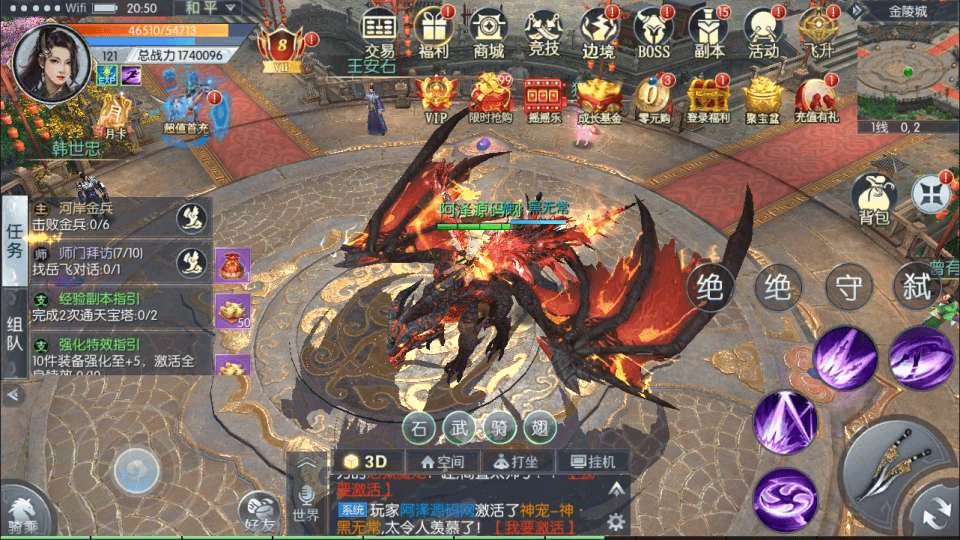Screen dimensions: 960x540
Task: Open the 背包 bag inventory
Action: 873,198
